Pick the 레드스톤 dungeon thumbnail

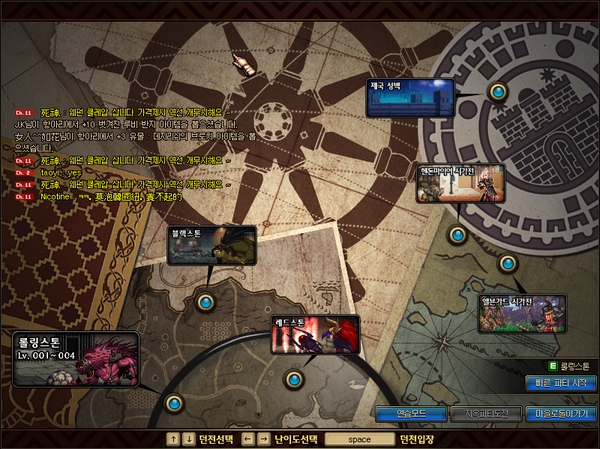tap(315, 335)
